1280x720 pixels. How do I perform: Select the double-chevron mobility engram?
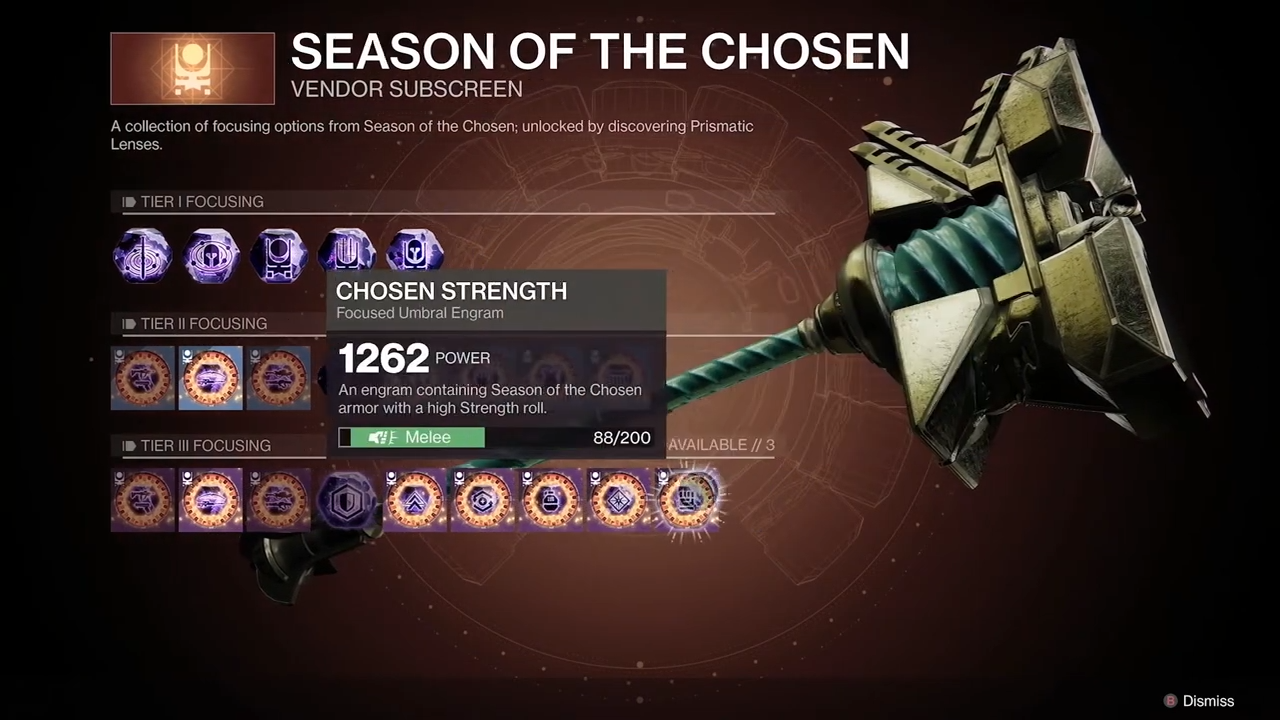(414, 500)
